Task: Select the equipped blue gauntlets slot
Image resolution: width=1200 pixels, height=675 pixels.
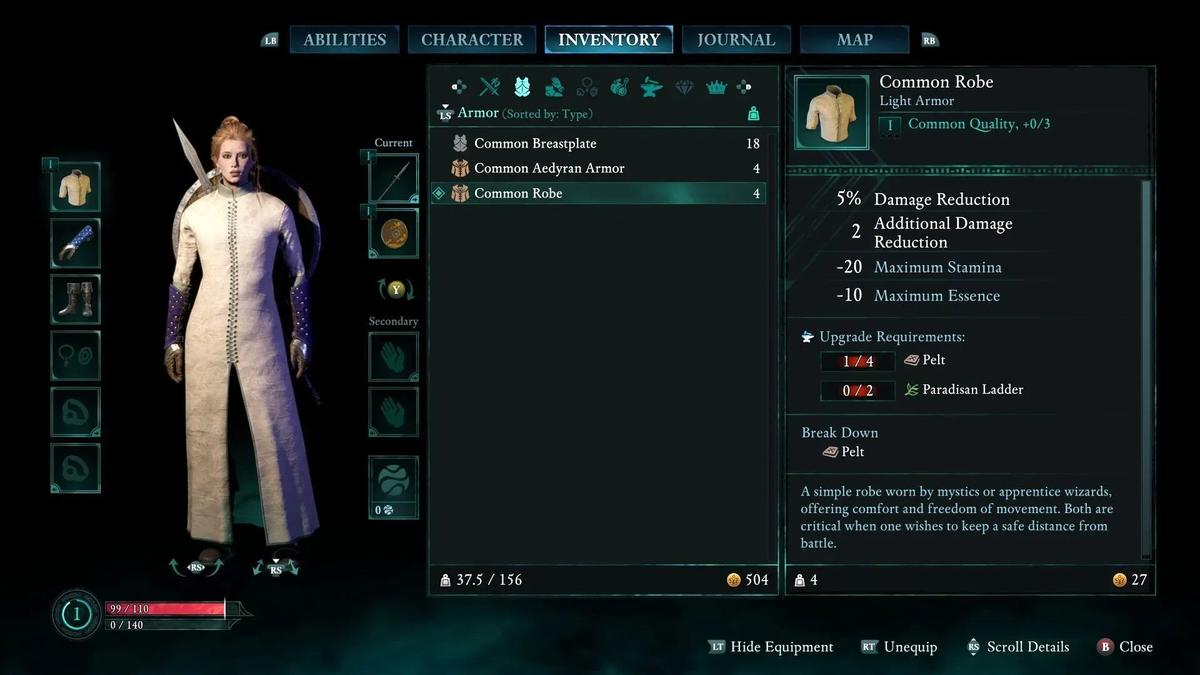Action: pyautogui.click(x=76, y=243)
